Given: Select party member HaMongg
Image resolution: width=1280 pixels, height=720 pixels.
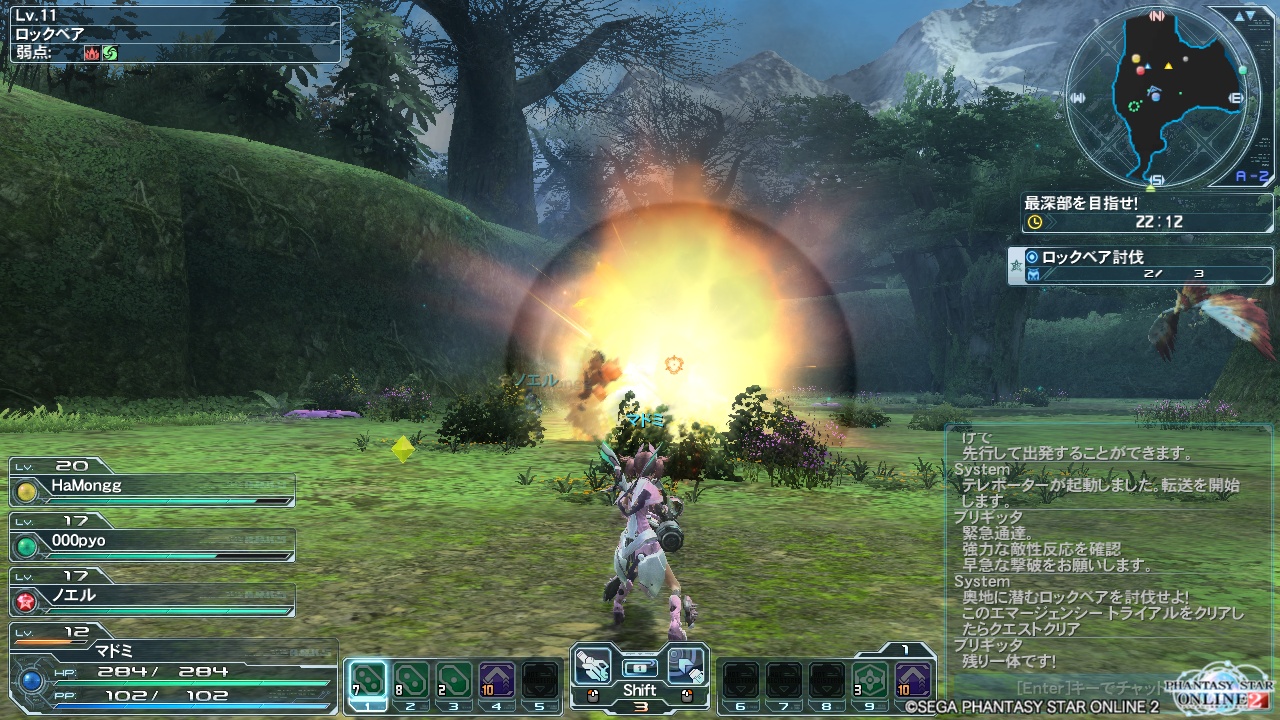Looking at the screenshot, I should (x=152, y=490).
